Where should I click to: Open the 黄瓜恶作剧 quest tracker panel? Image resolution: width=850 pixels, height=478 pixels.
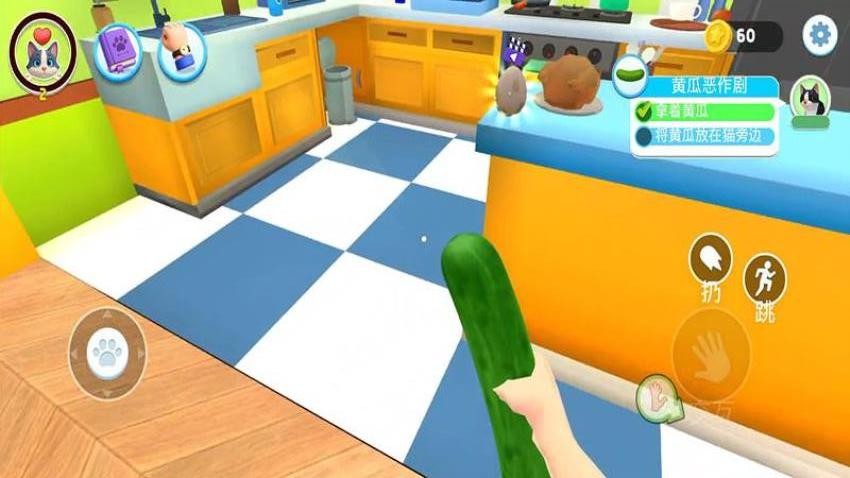click(x=712, y=86)
